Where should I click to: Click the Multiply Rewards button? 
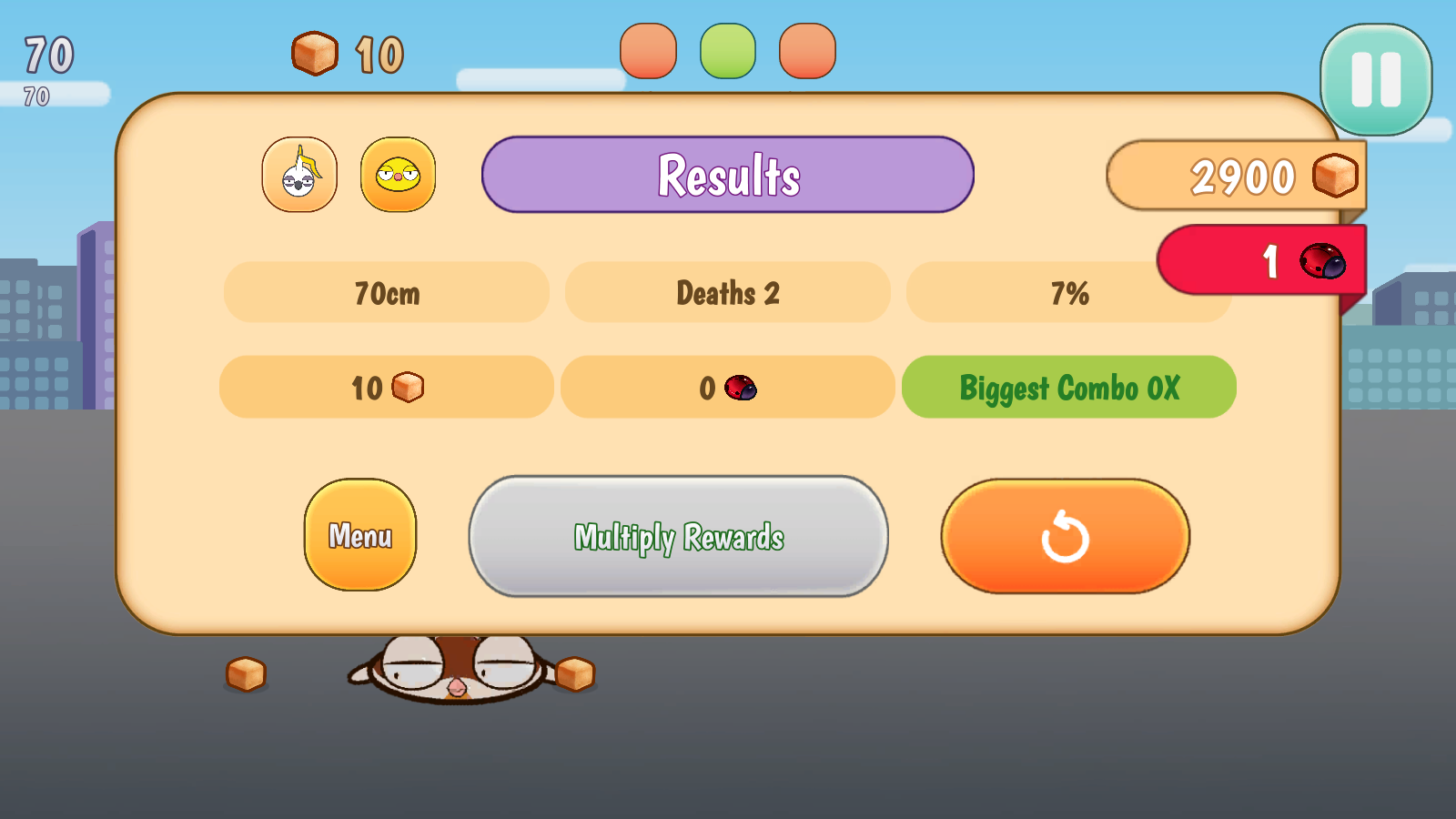(678, 537)
